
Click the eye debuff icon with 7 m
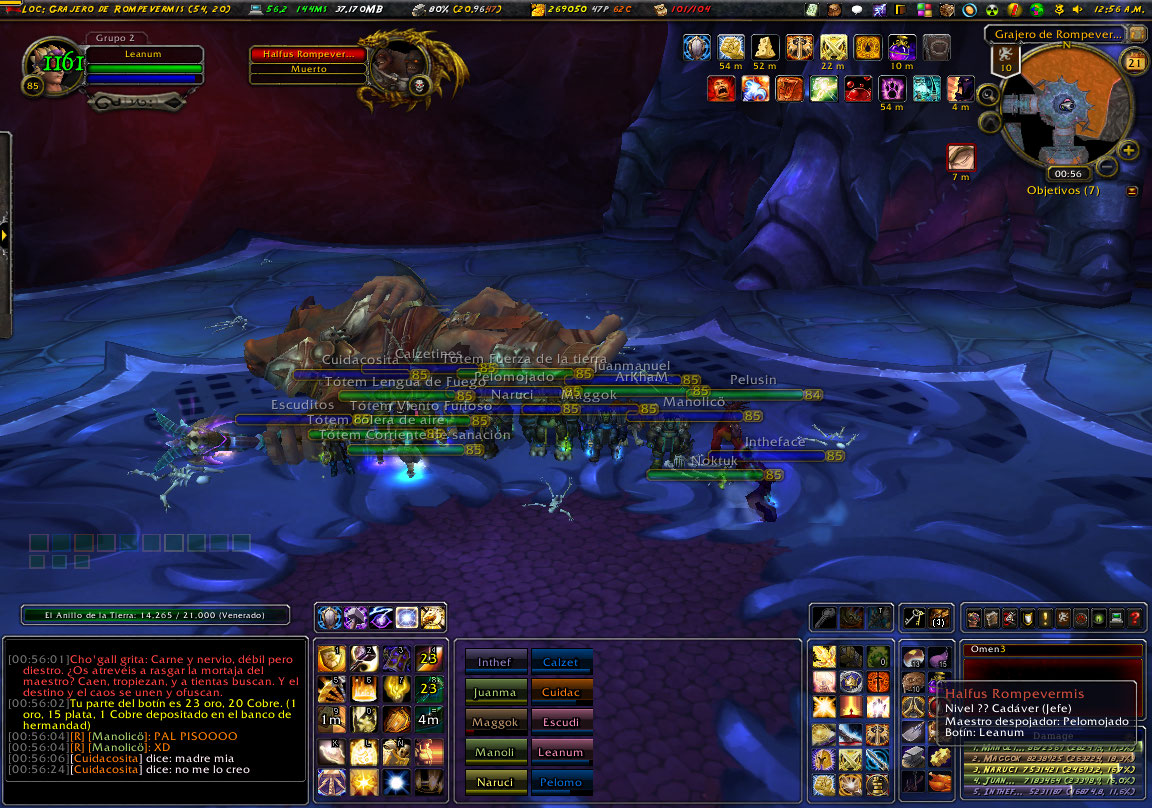961,157
